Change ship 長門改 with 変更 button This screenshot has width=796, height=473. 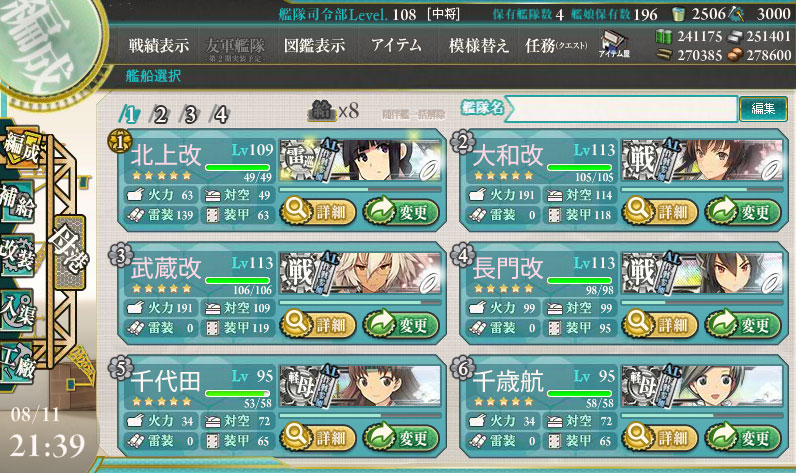(742, 324)
